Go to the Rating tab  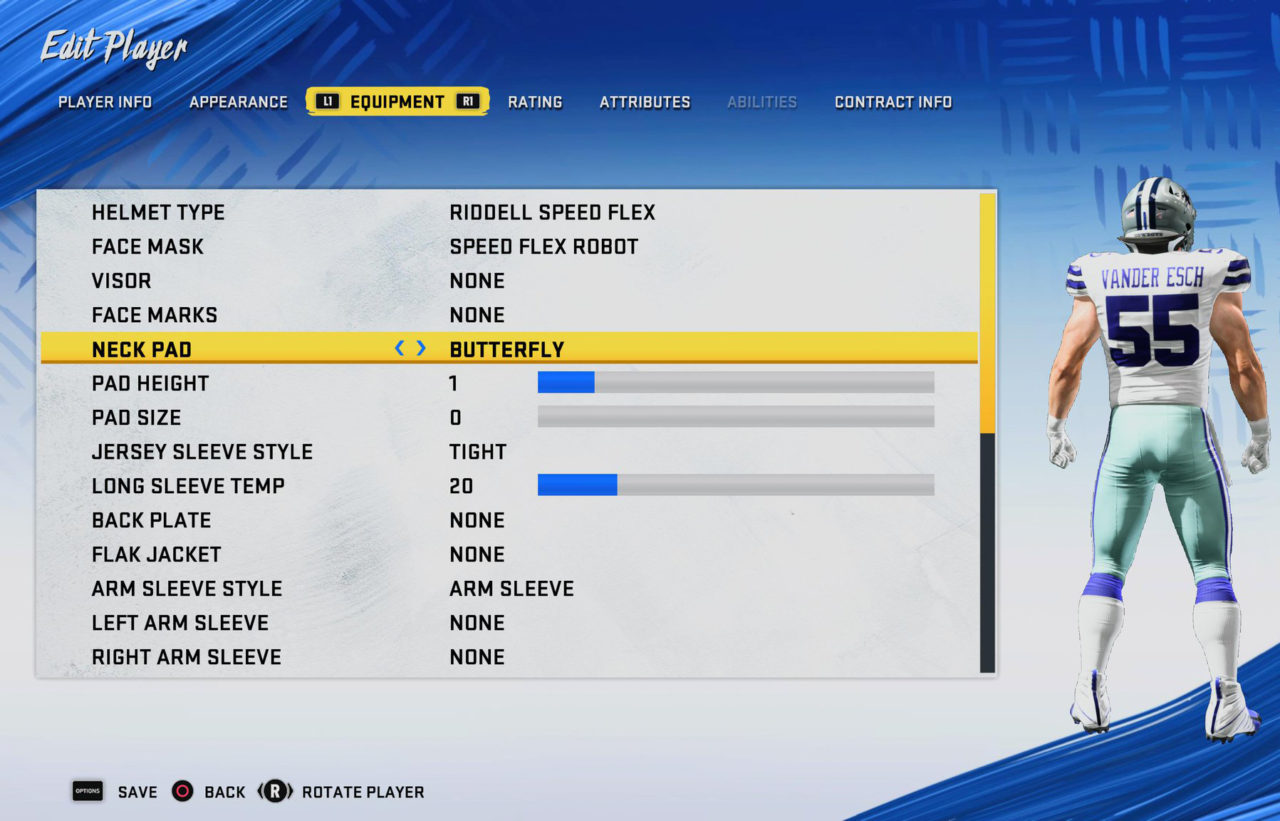click(535, 102)
